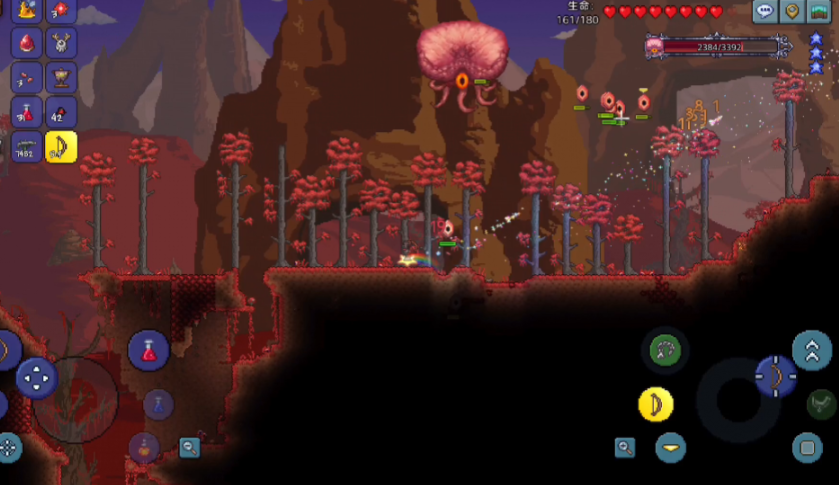Image resolution: width=839 pixels, height=485 pixels.
Task: Pick the trophy goblet hotbar slot
Action: (x=61, y=78)
